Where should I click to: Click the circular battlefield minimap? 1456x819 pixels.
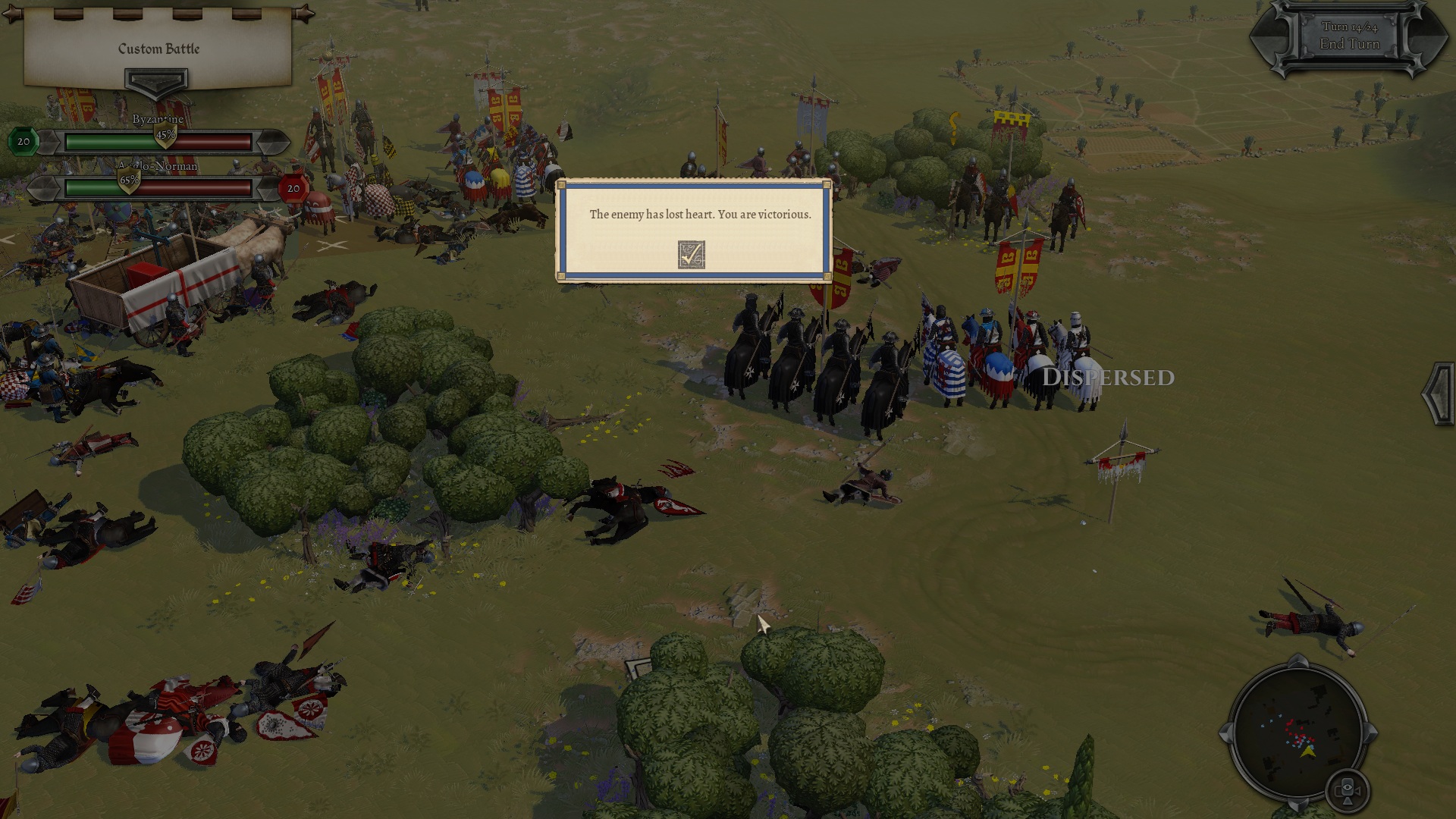1298,733
